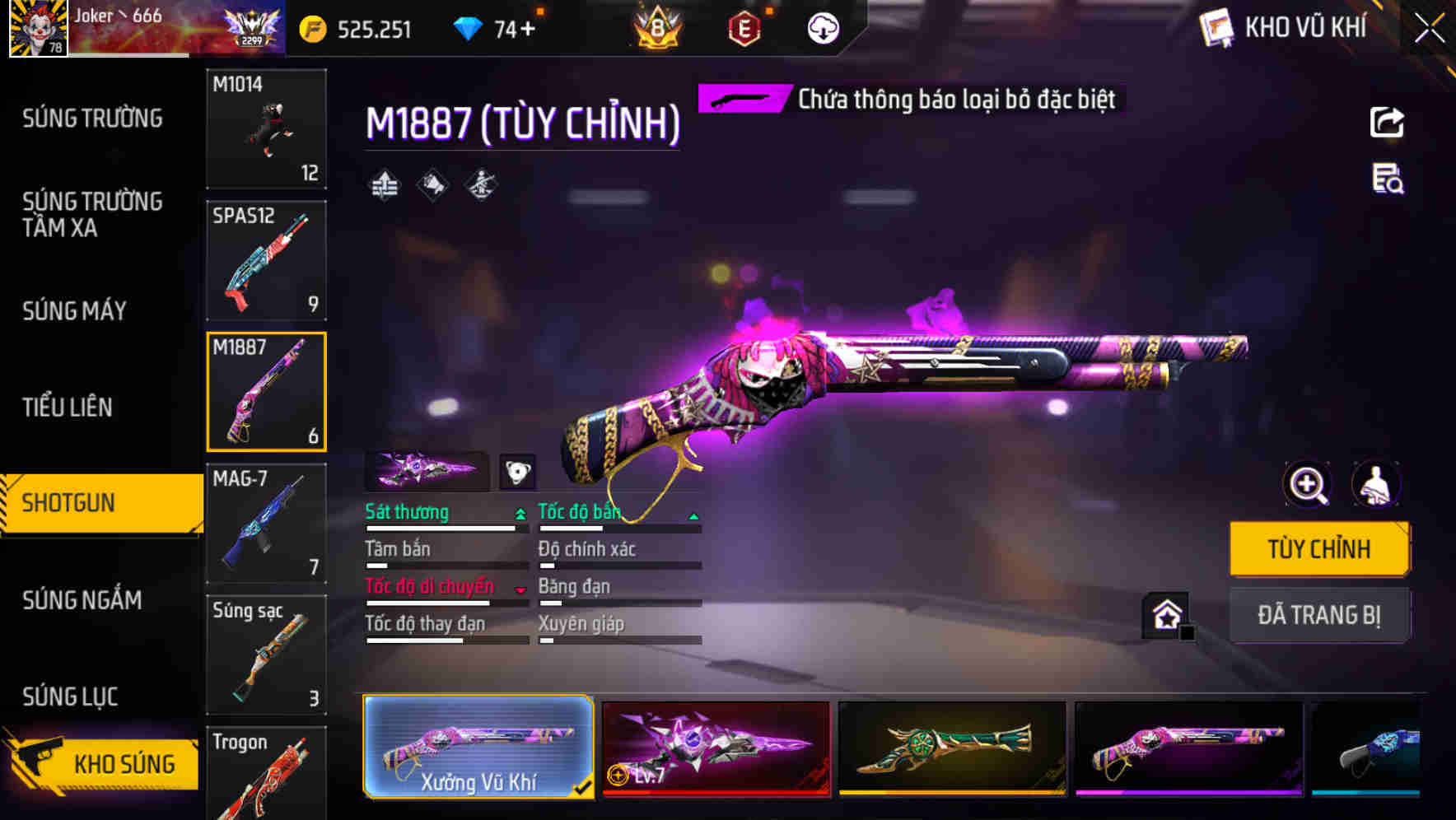Select the SPAS12 weapon thumbnail

tap(265, 259)
